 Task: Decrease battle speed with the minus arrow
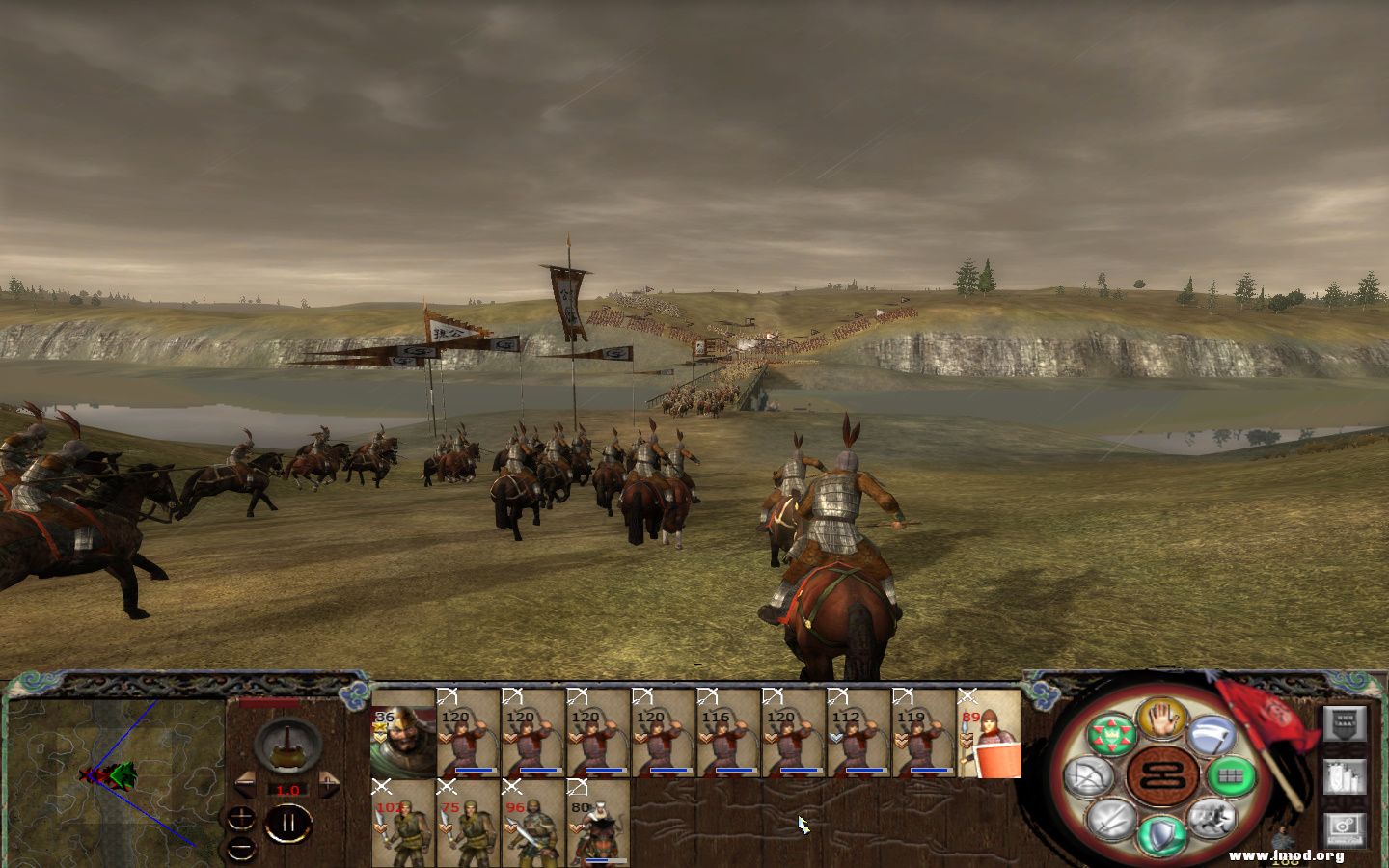click(245, 784)
